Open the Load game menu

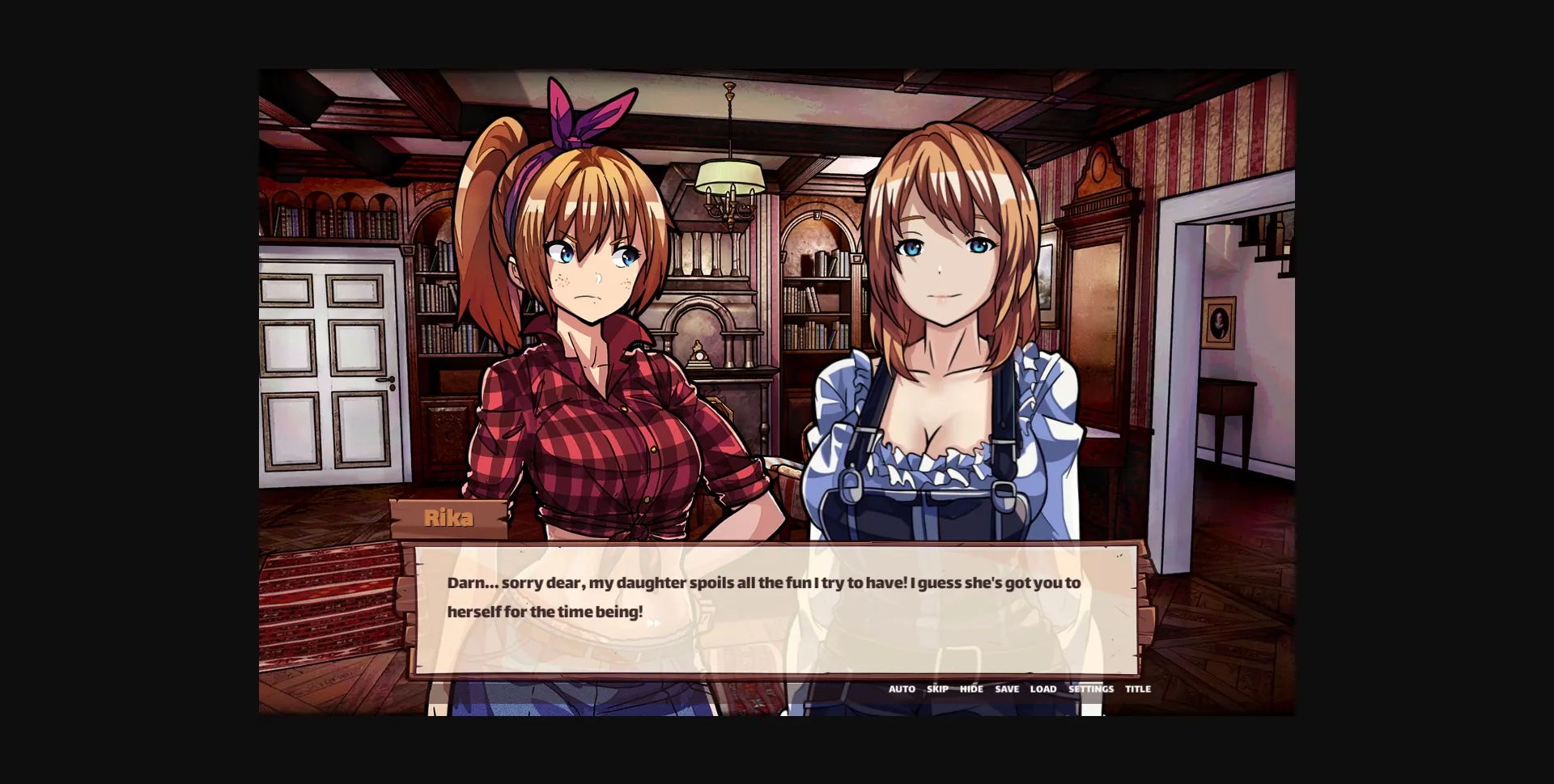pos(1043,689)
